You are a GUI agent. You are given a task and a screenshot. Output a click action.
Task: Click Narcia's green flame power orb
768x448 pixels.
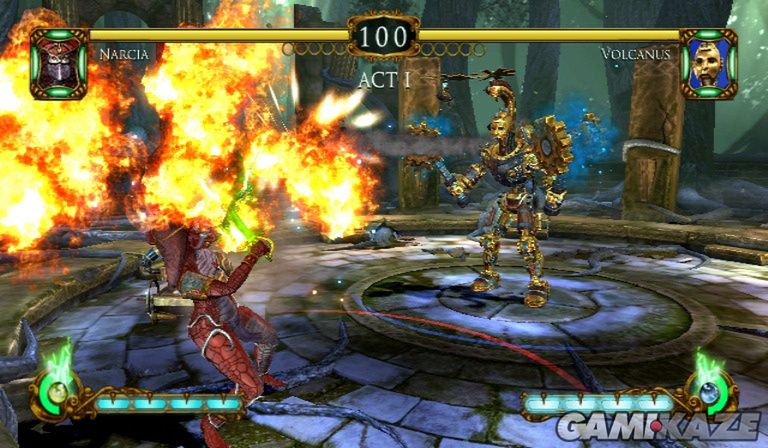coord(57,390)
